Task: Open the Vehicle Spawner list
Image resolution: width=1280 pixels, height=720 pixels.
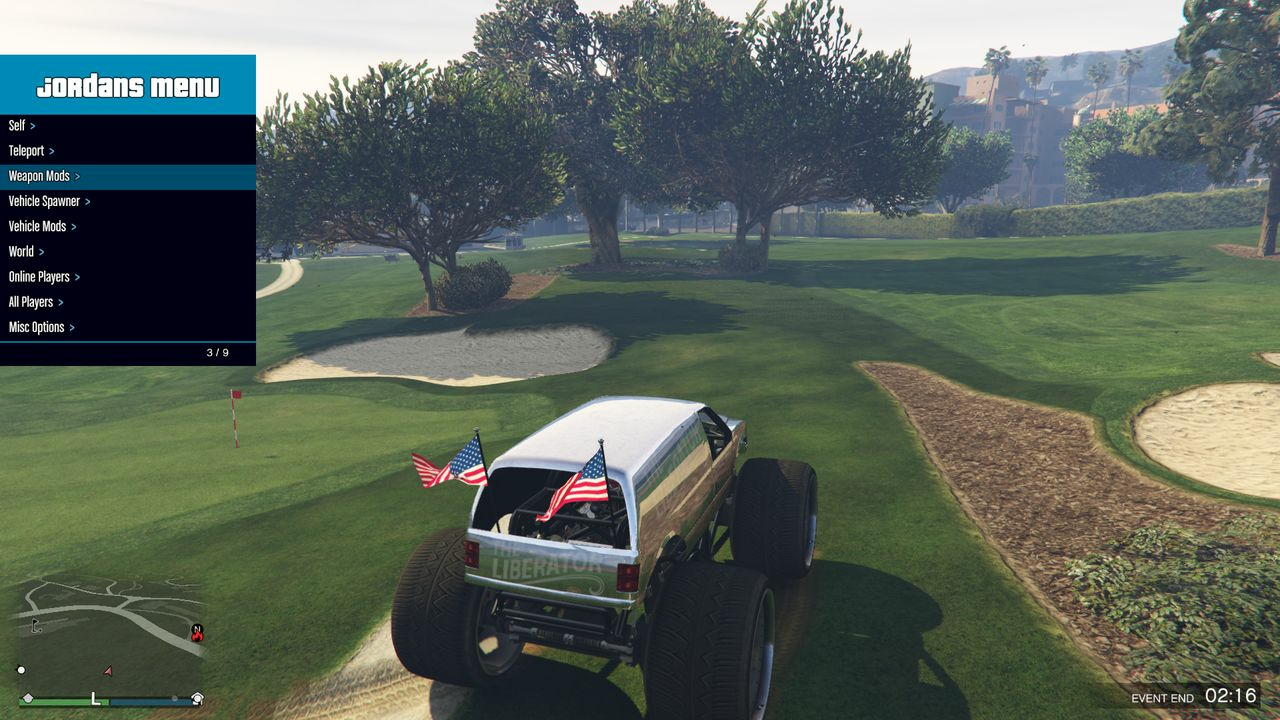Action: [x=49, y=202]
